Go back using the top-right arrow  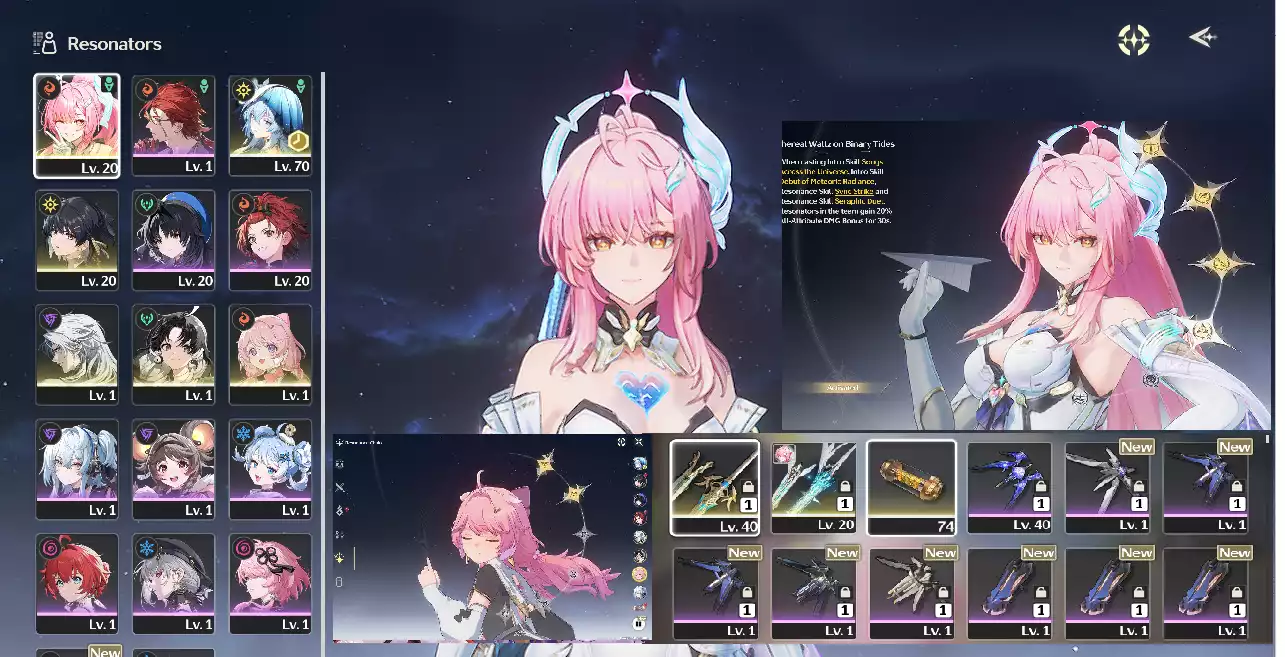(x=1202, y=38)
